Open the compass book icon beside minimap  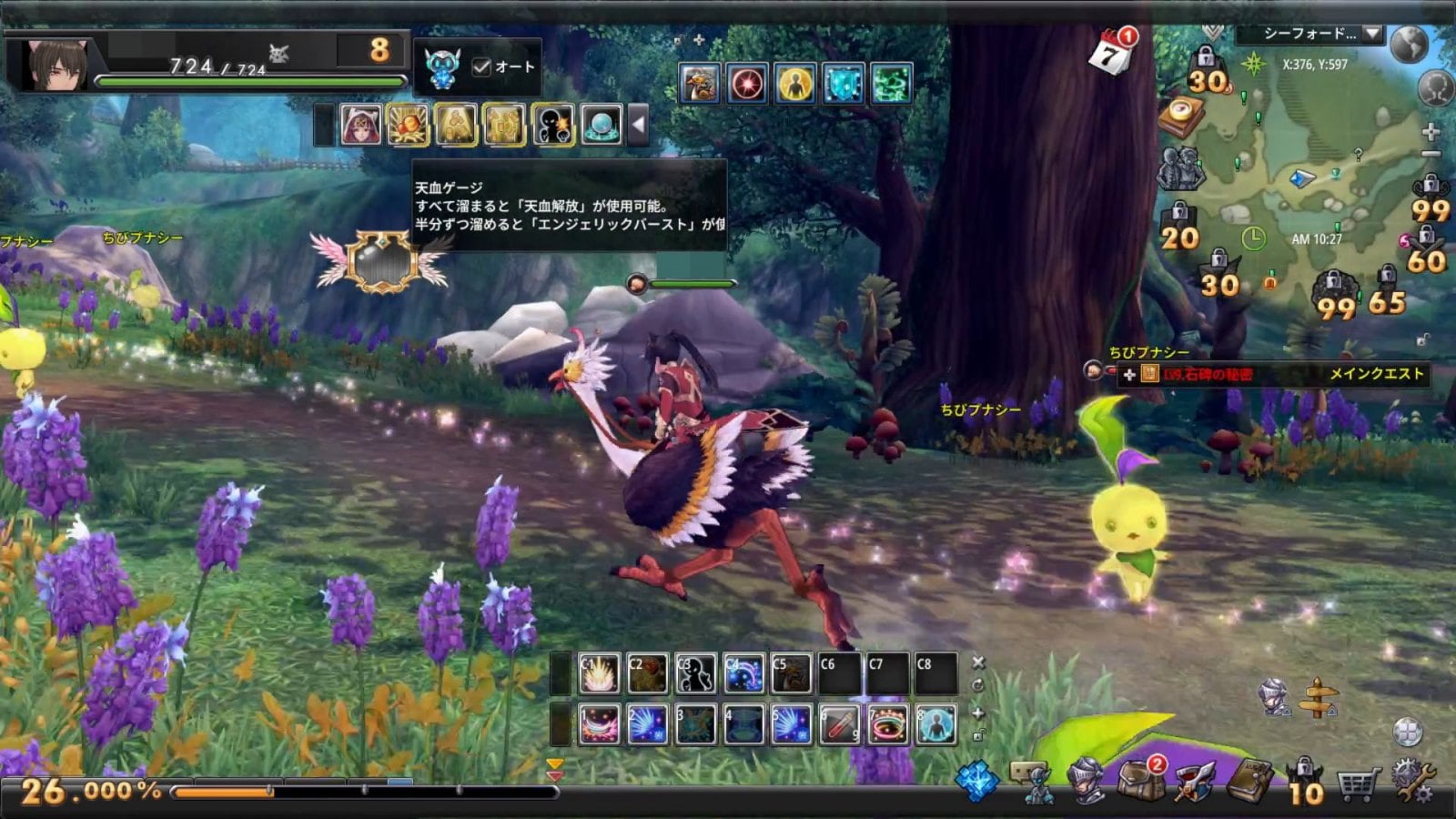tap(1182, 116)
